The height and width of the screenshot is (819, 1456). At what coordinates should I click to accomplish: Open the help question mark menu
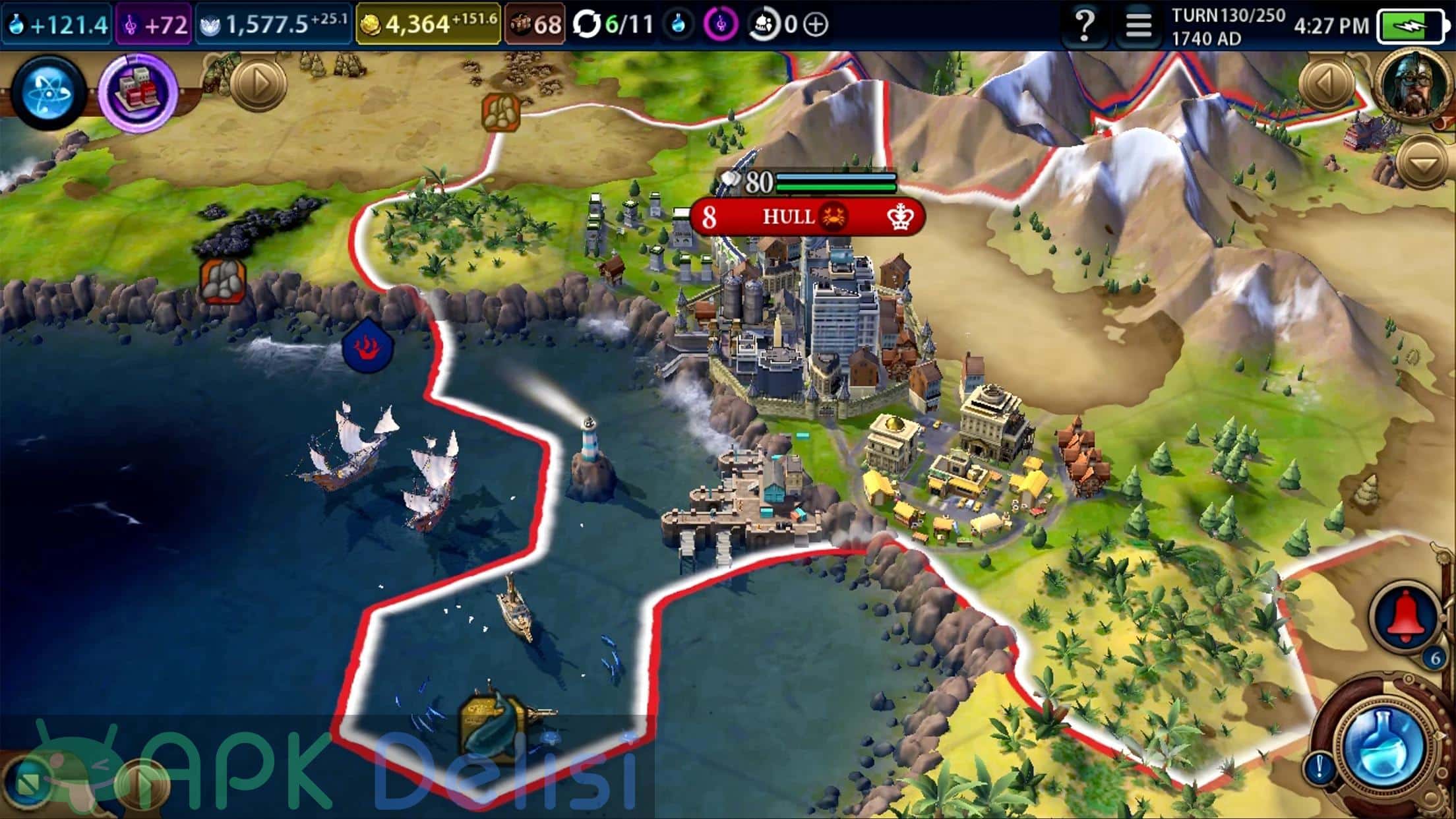tap(1085, 25)
